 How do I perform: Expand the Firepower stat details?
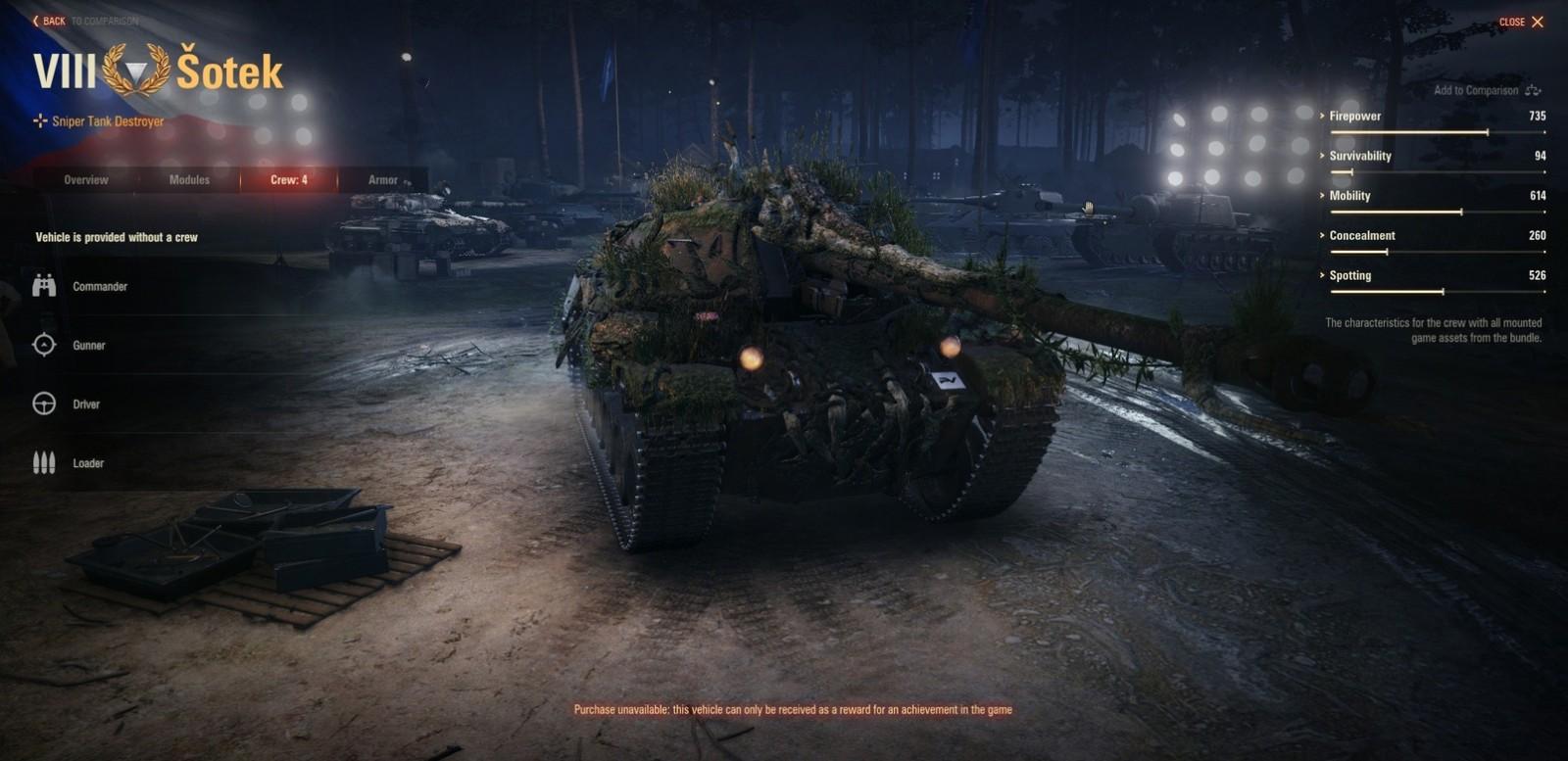[1322, 116]
